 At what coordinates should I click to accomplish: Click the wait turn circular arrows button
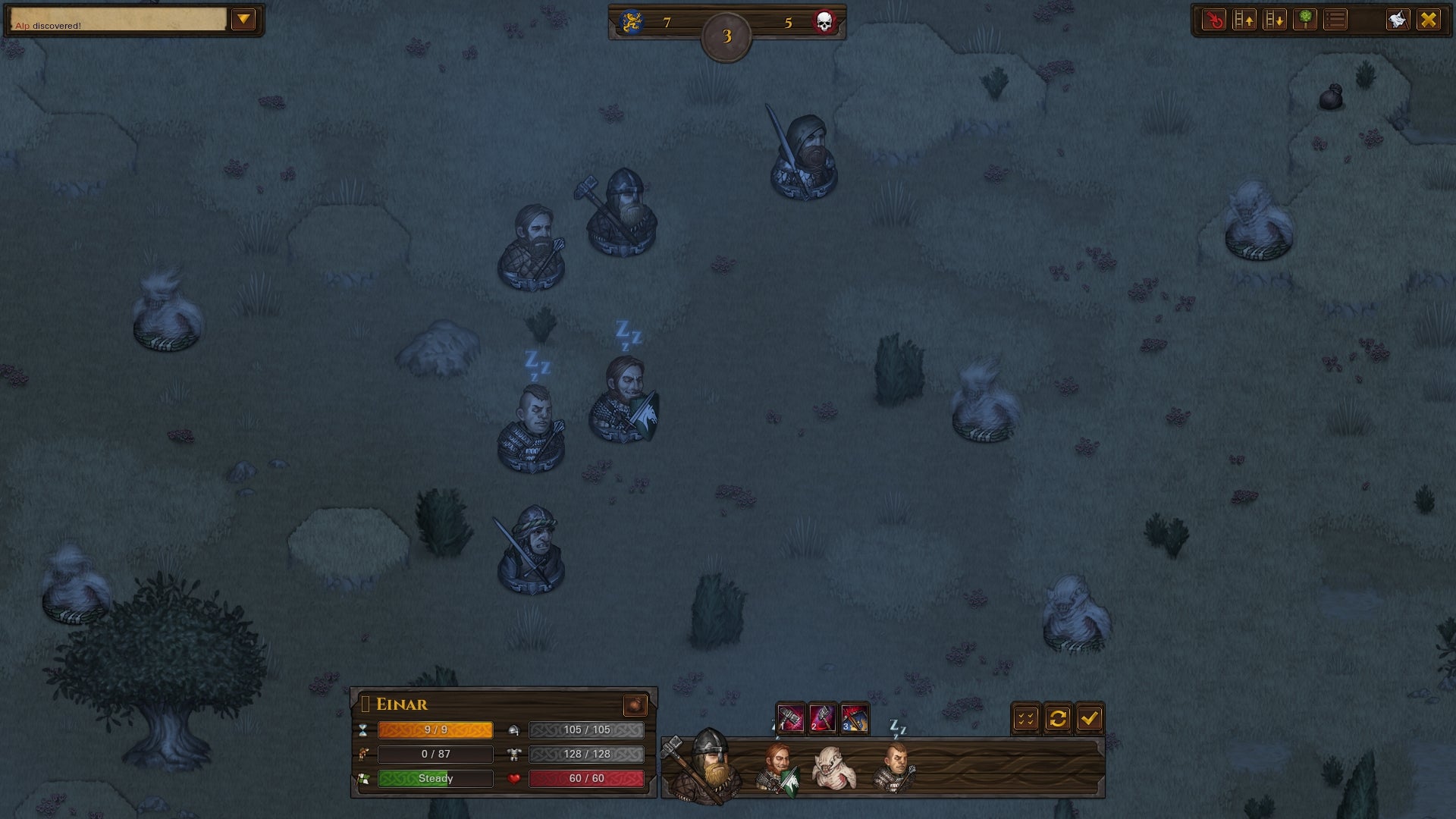(1058, 718)
